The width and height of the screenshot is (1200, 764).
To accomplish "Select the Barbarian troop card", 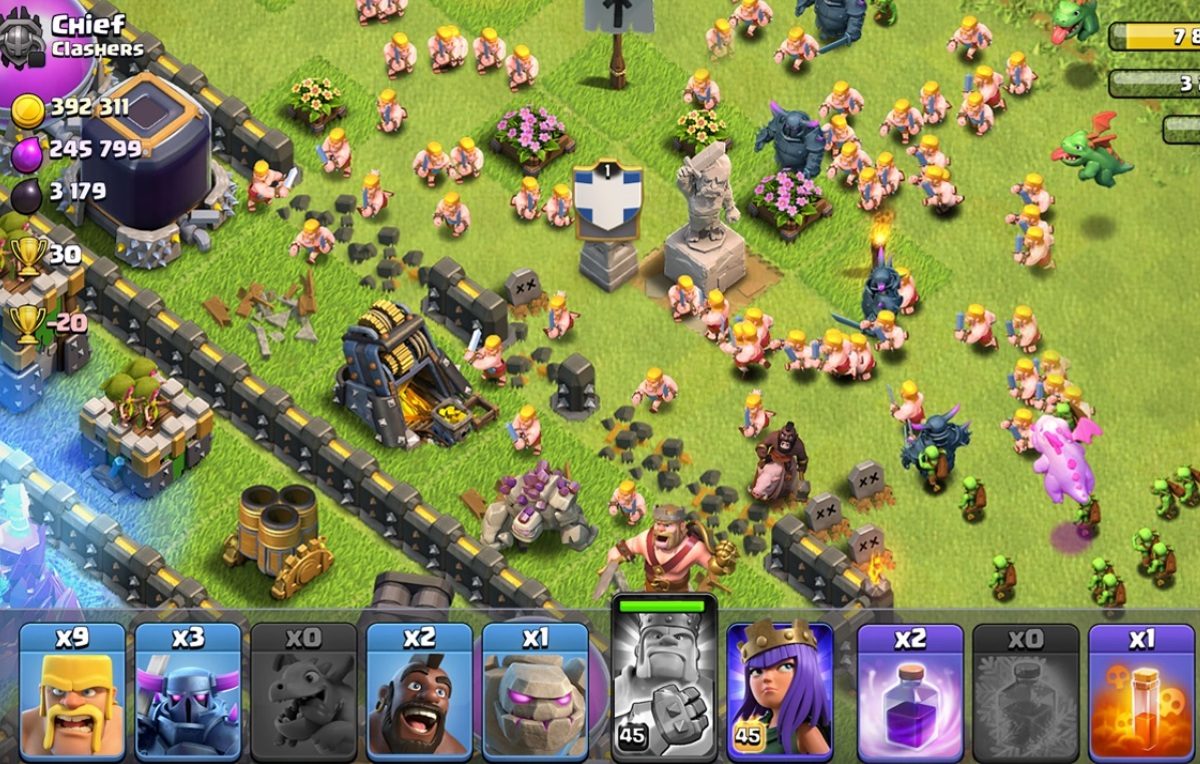I will point(72,691).
